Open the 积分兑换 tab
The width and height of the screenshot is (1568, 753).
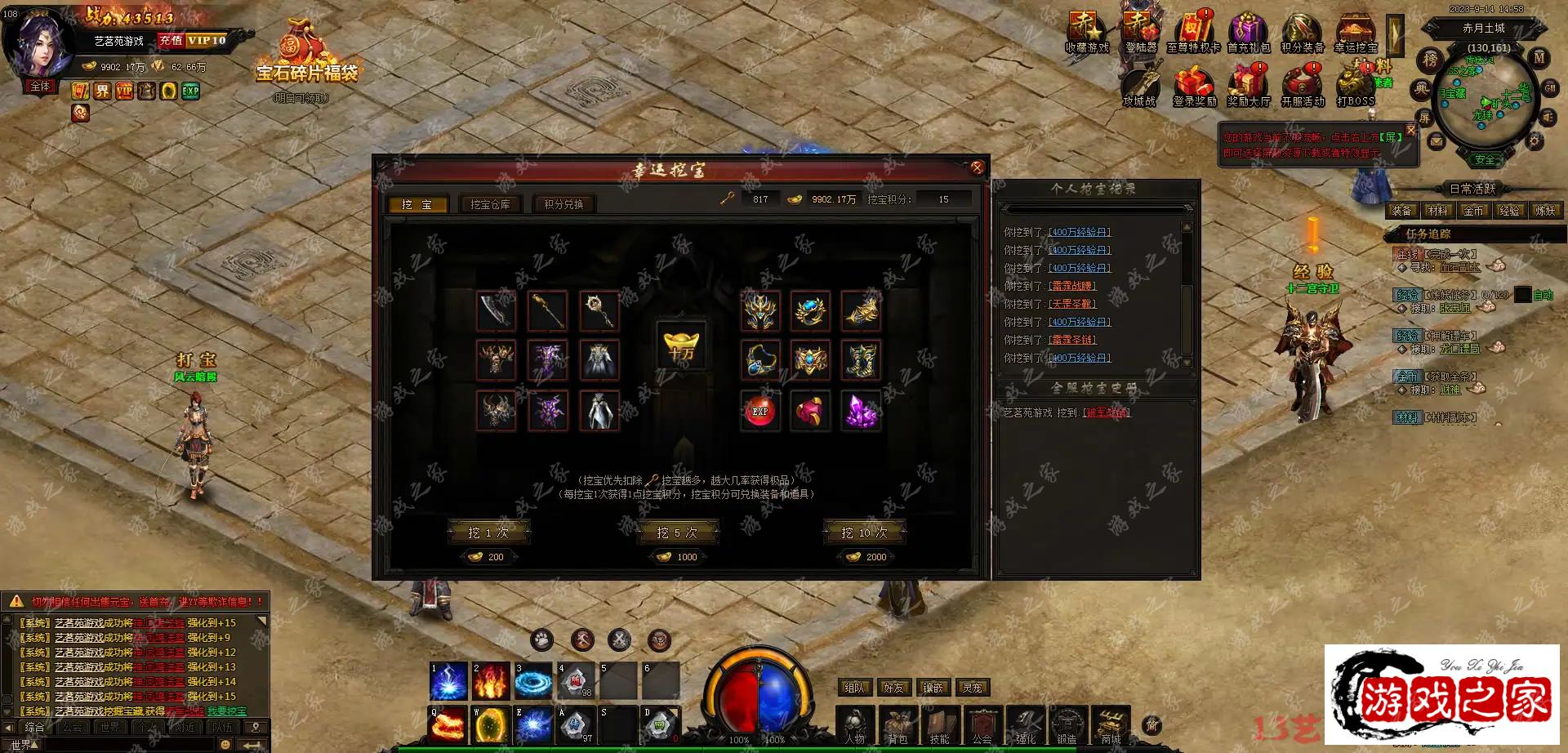point(563,204)
